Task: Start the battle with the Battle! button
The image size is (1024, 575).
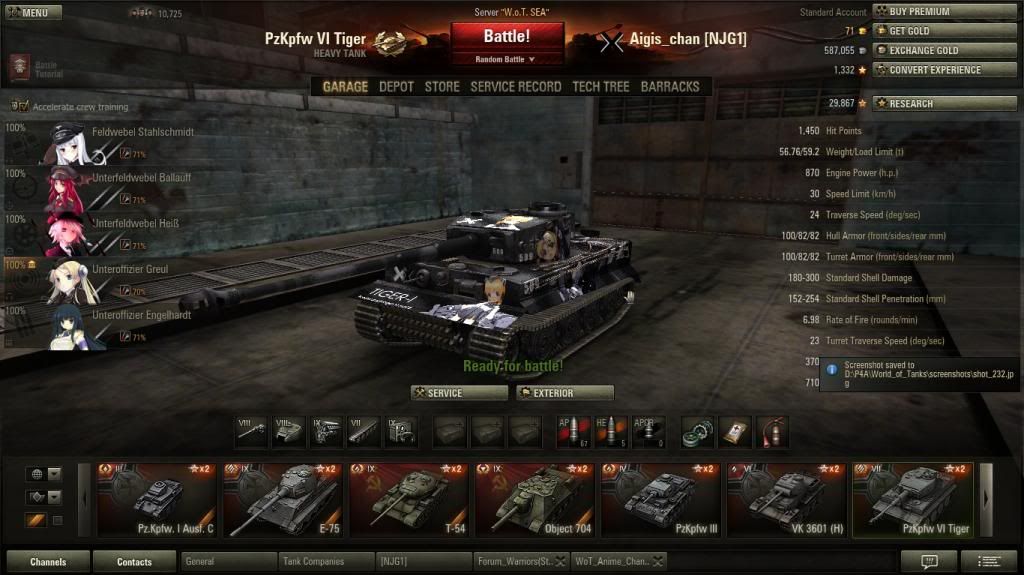Action: [x=507, y=37]
